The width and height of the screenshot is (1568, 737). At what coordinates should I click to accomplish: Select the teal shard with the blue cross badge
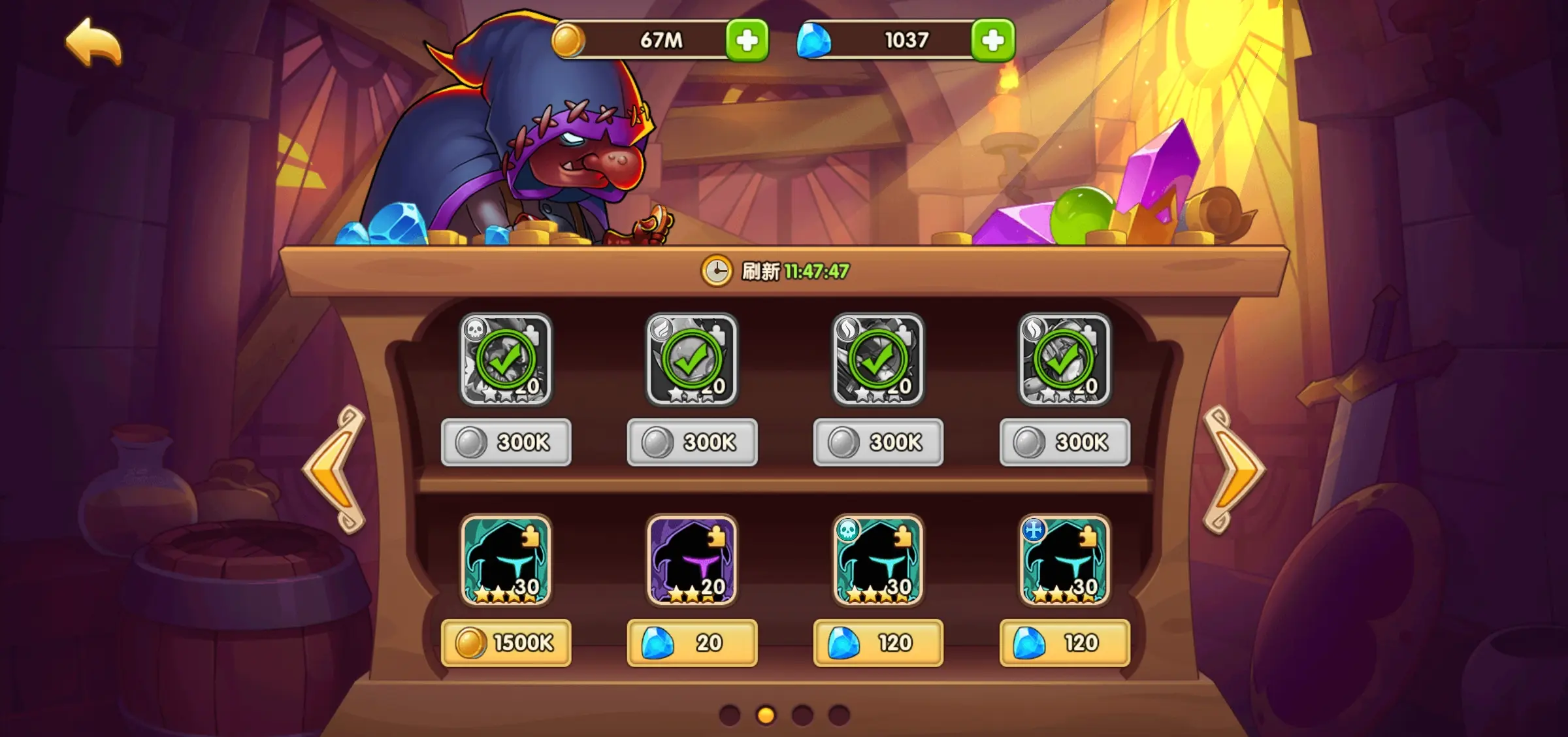pos(1064,559)
